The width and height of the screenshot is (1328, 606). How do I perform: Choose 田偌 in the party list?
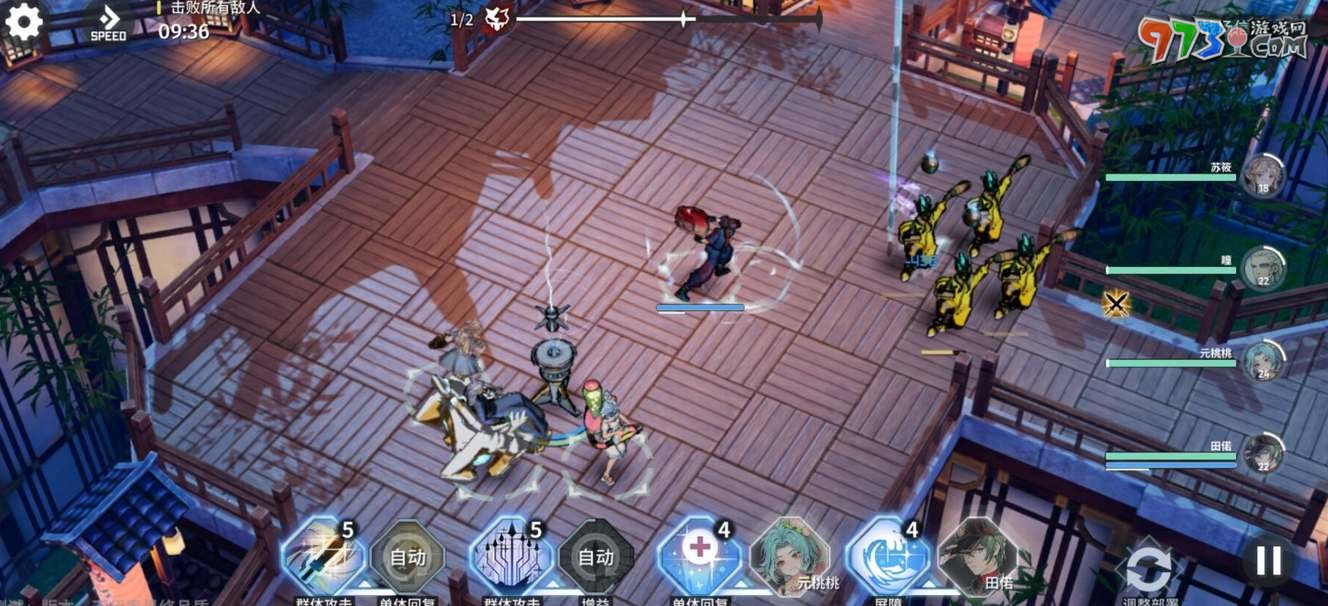(1263, 454)
